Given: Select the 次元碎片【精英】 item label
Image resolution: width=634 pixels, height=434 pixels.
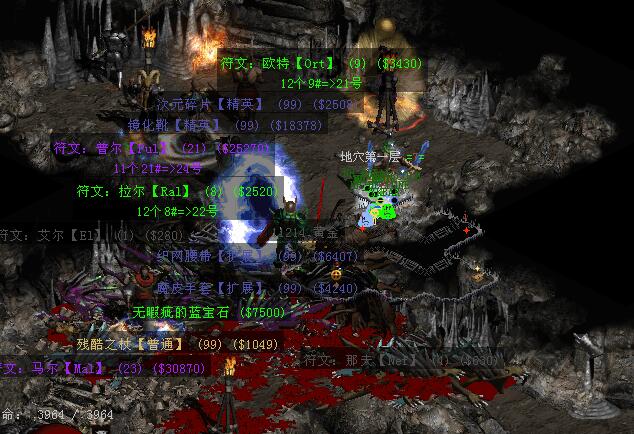Looking at the screenshot, I should tap(241, 104).
